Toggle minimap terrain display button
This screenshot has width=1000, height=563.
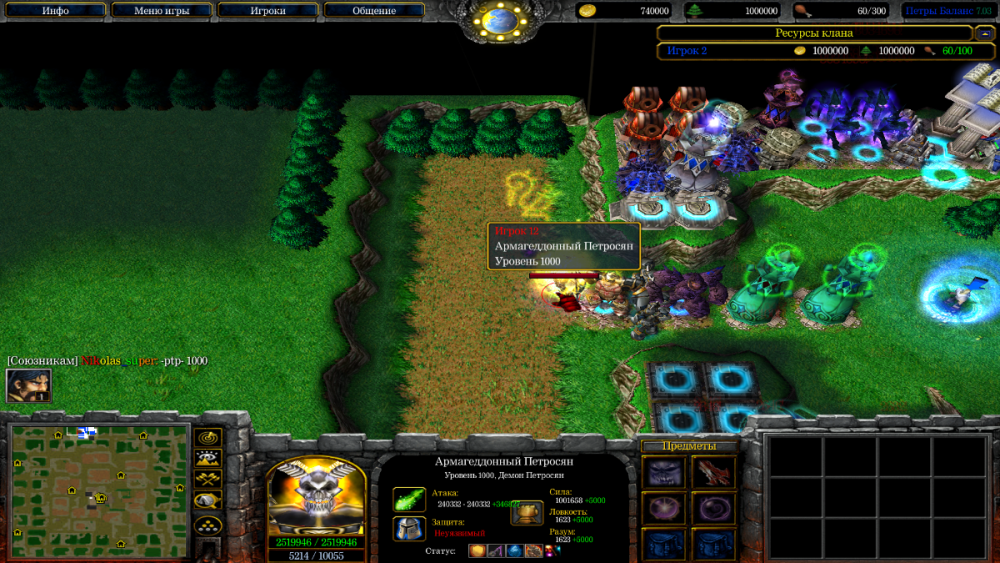coord(208,459)
